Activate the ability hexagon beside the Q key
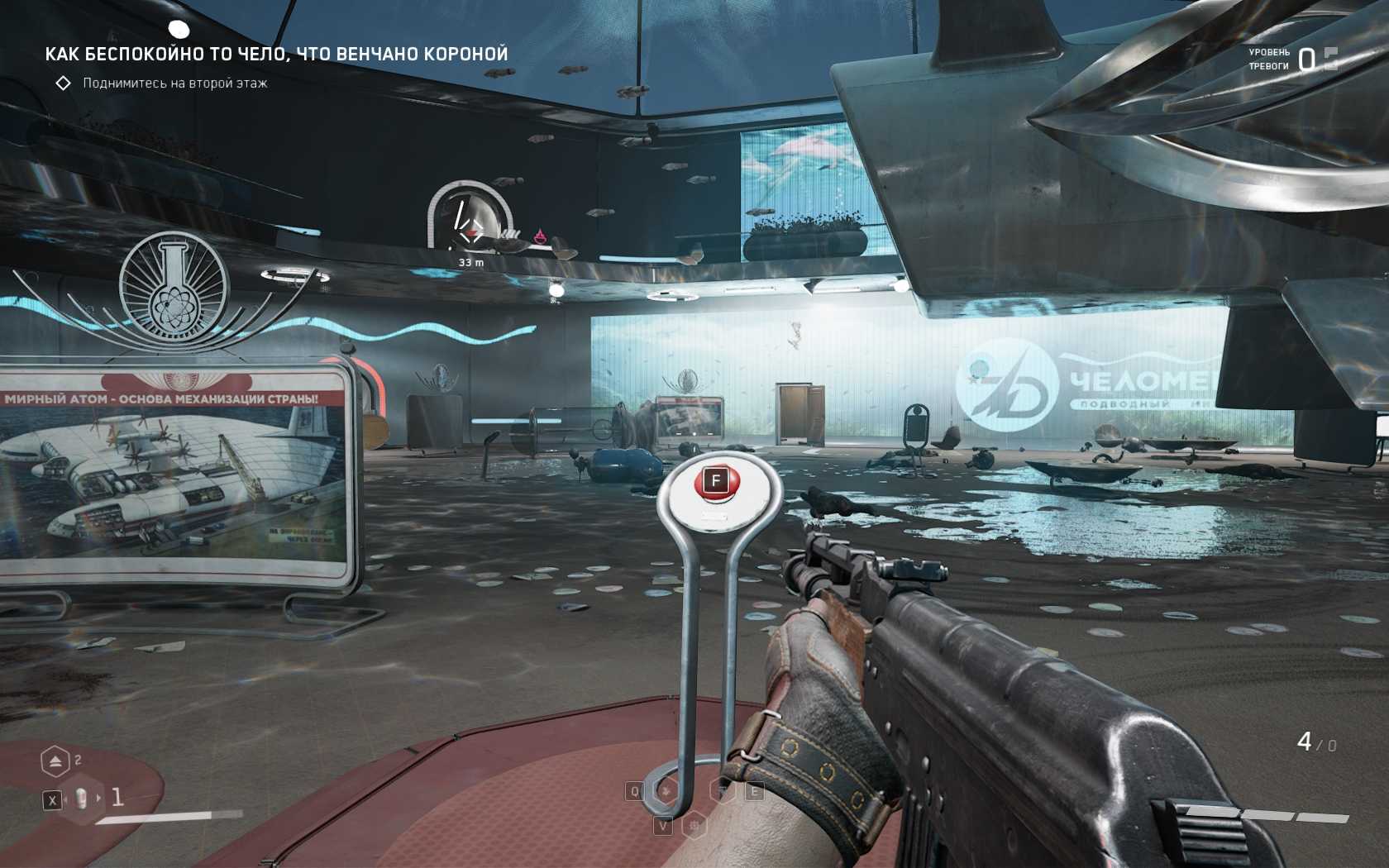 (665, 791)
